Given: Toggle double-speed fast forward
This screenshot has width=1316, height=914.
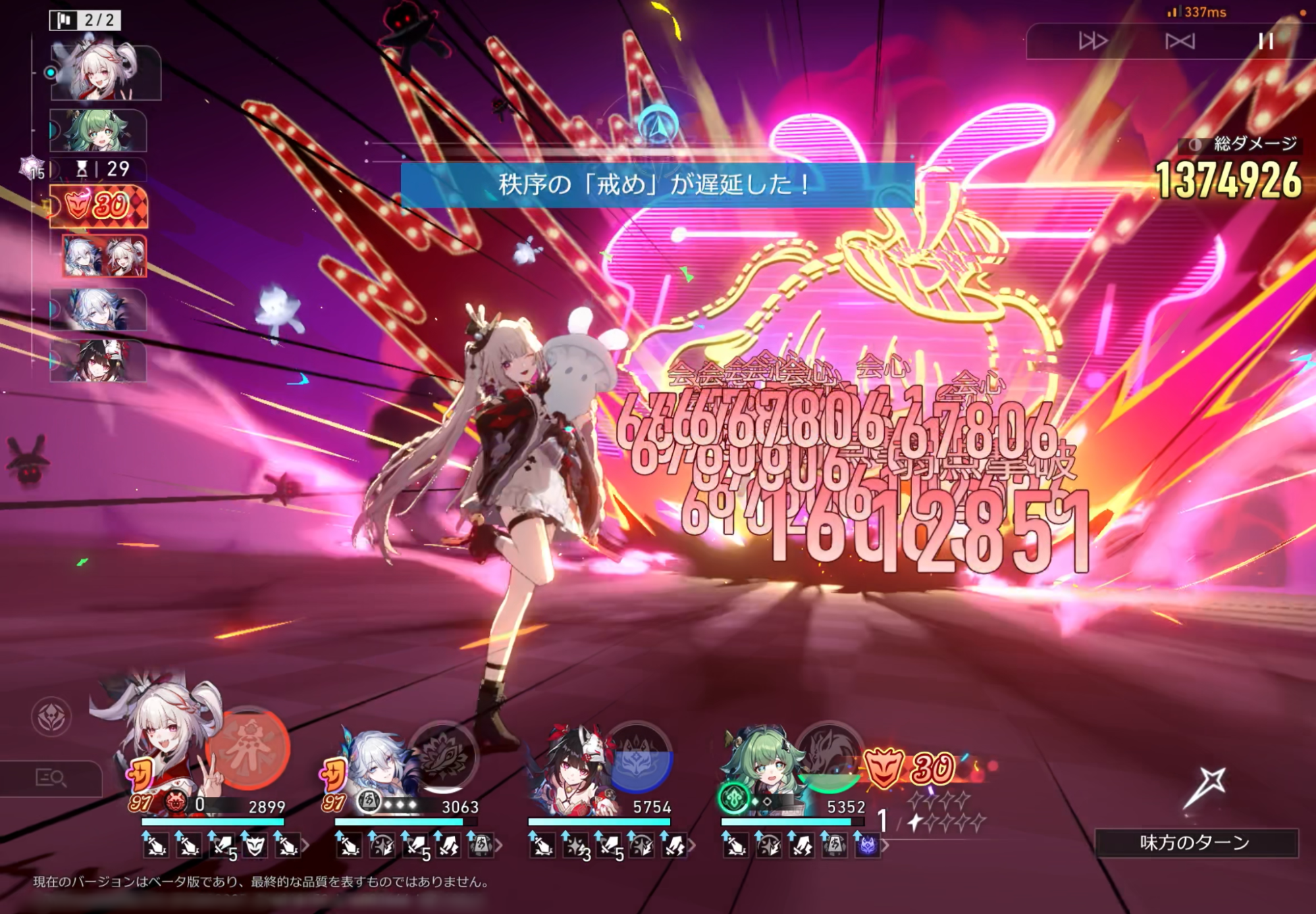Looking at the screenshot, I should [x=1092, y=41].
